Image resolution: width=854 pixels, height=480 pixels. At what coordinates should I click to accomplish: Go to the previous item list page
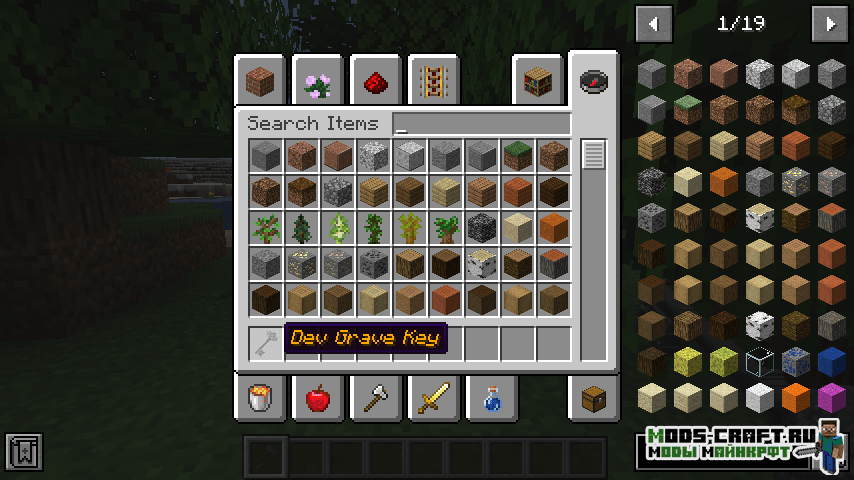[x=654, y=23]
